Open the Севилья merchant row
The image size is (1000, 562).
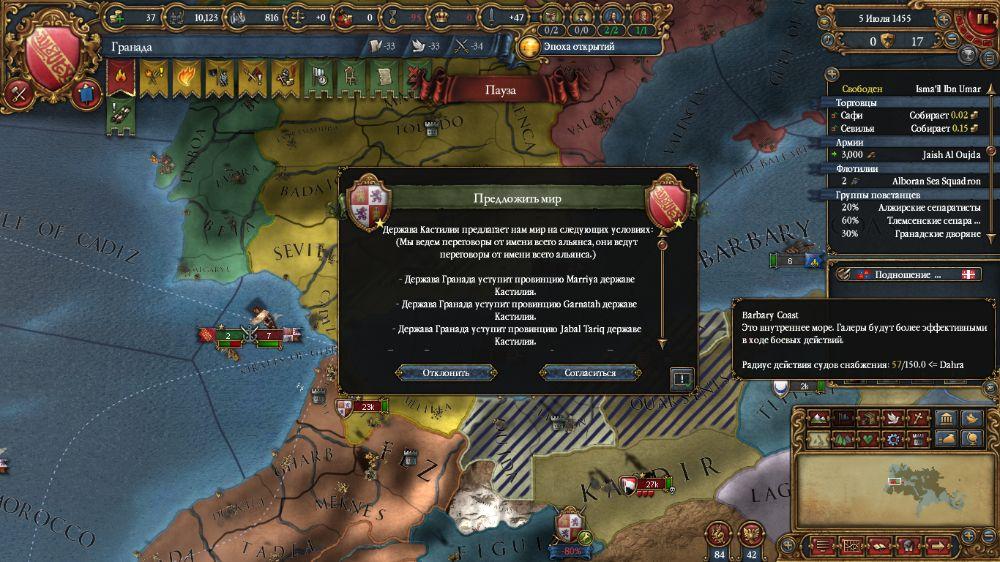(905, 128)
